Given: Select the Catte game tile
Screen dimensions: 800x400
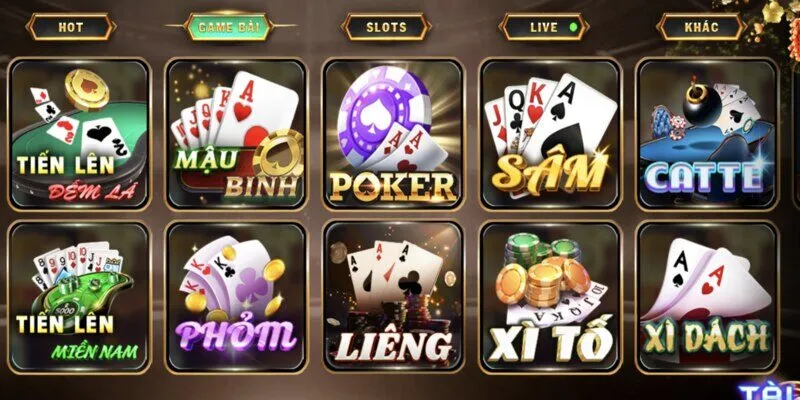Looking at the screenshot, I should click(x=707, y=134).
